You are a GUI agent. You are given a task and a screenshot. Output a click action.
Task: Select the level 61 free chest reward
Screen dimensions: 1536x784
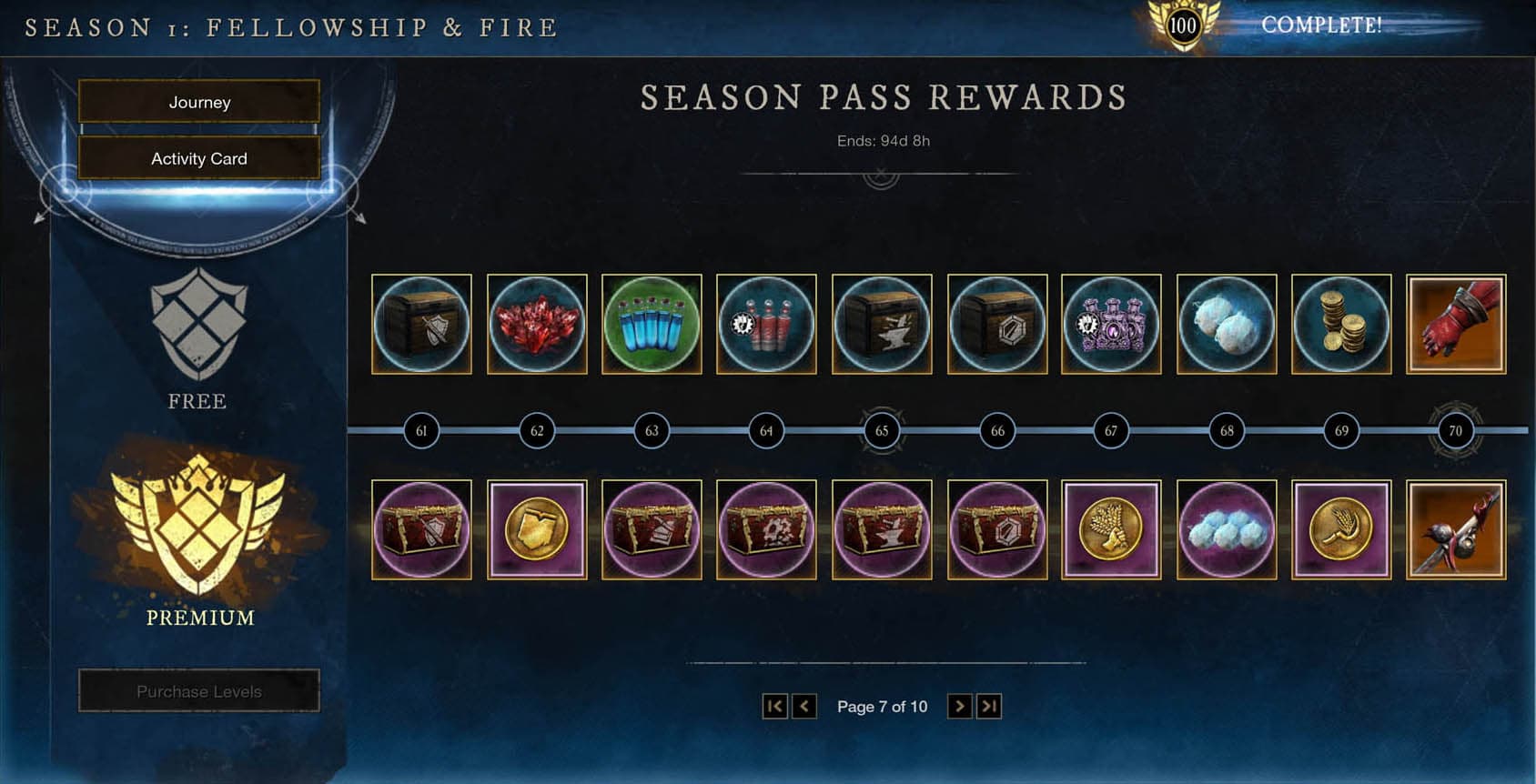pos(421,324)
